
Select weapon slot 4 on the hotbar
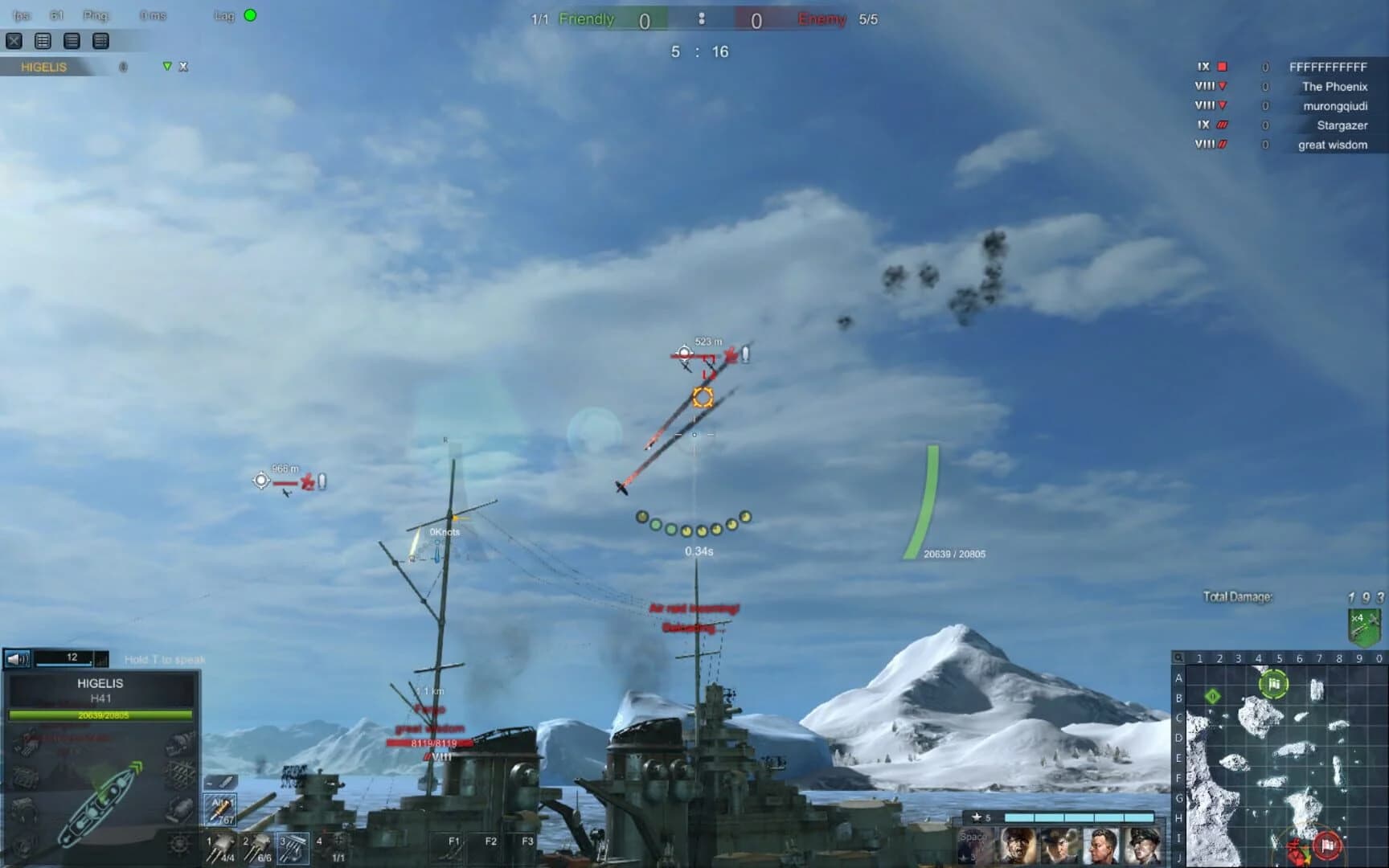[330, 848]
